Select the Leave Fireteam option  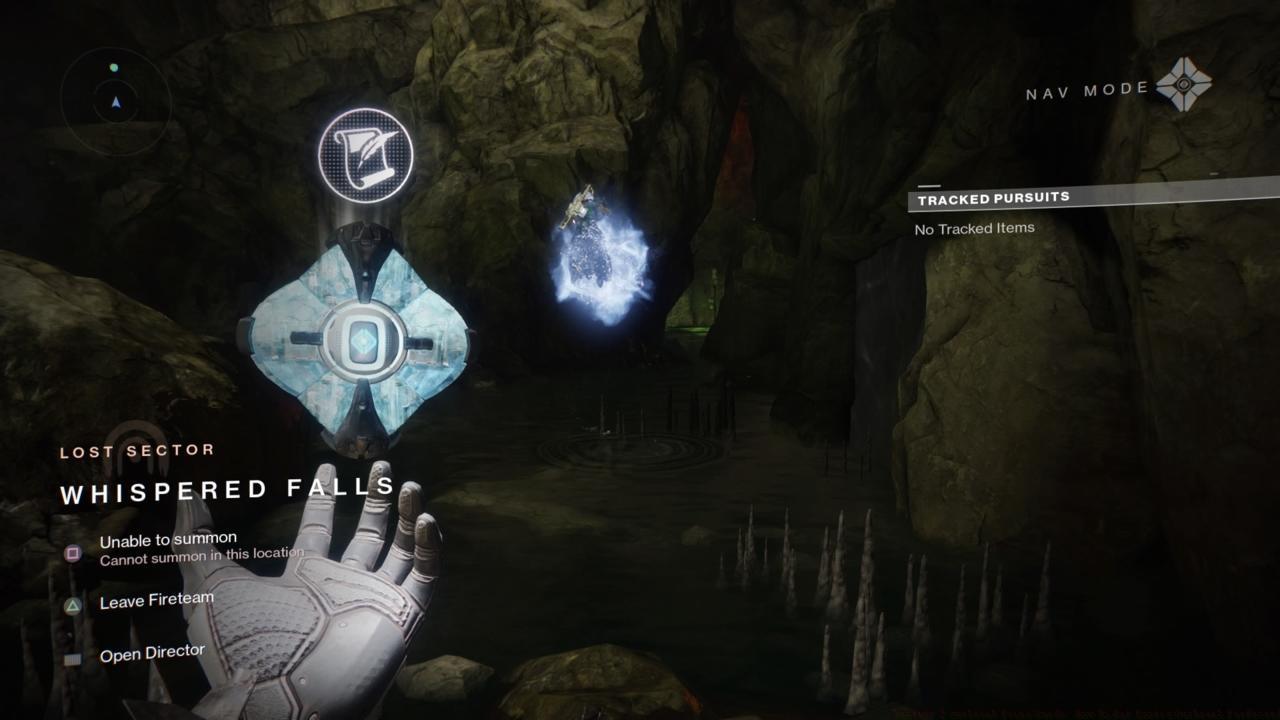point(156,601)
